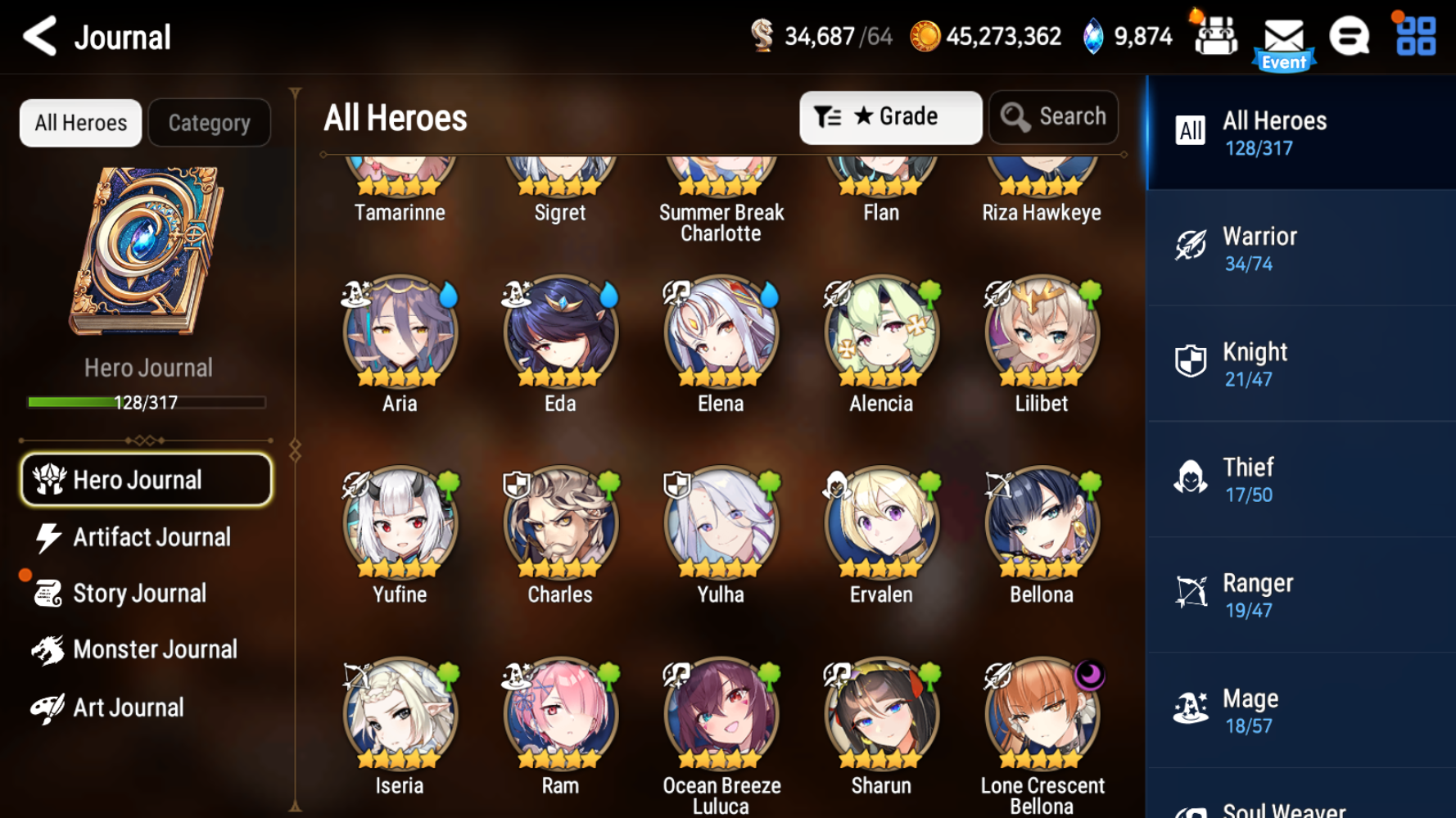Go back using the Journal arrow
Image resolution: width=1456 pixels, height=818 pixels.
click(x=40, y=37)
